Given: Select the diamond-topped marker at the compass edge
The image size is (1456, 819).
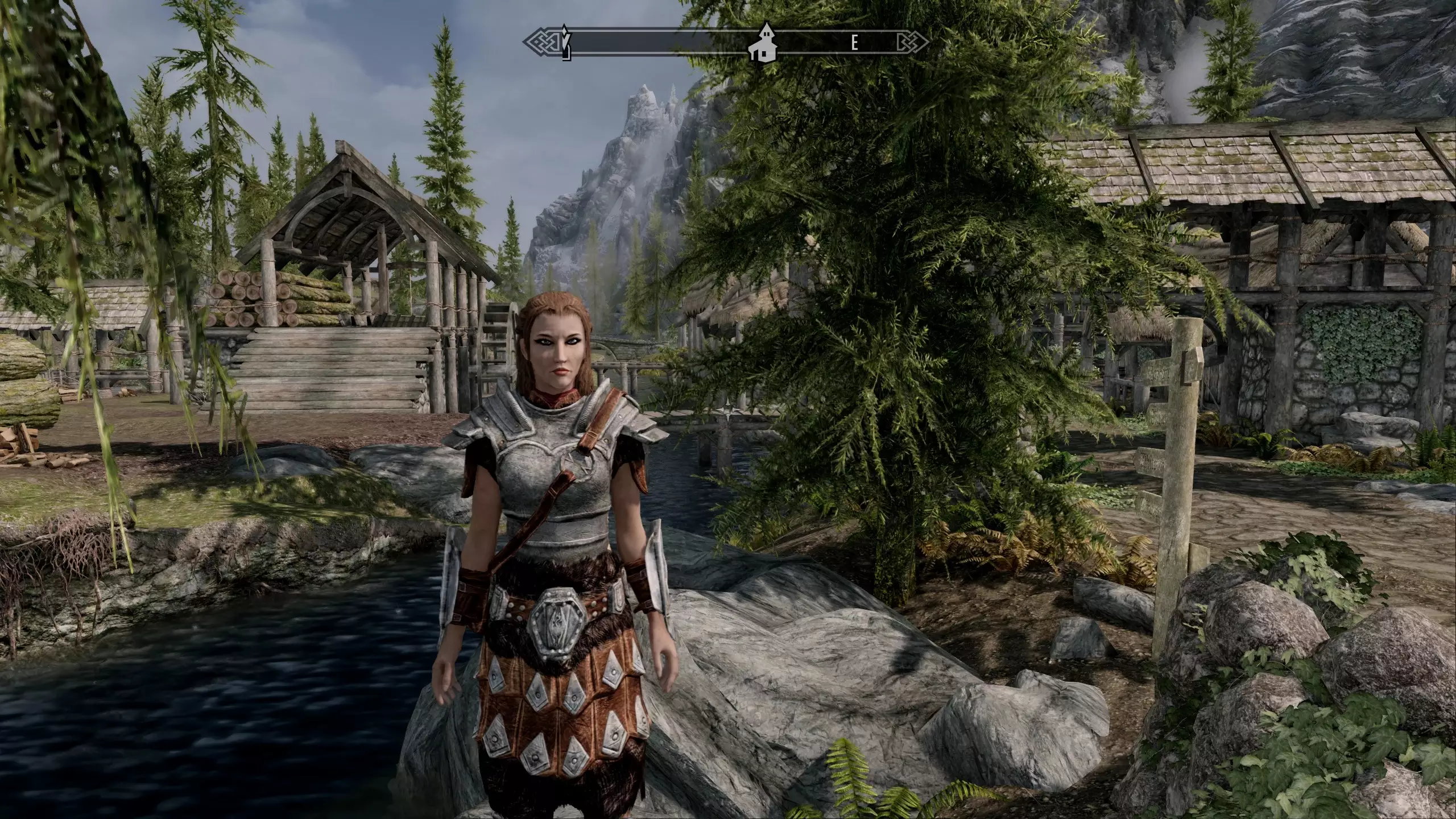Looking at the screenshot, I should [565, 42].
